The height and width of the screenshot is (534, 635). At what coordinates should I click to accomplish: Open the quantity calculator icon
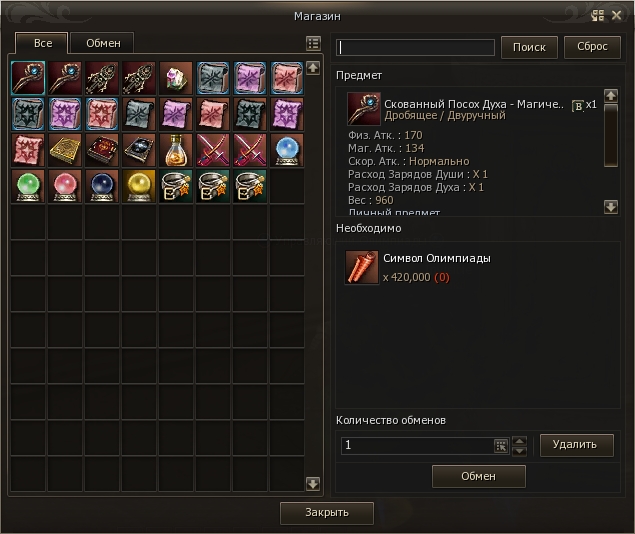click(501, 445)
